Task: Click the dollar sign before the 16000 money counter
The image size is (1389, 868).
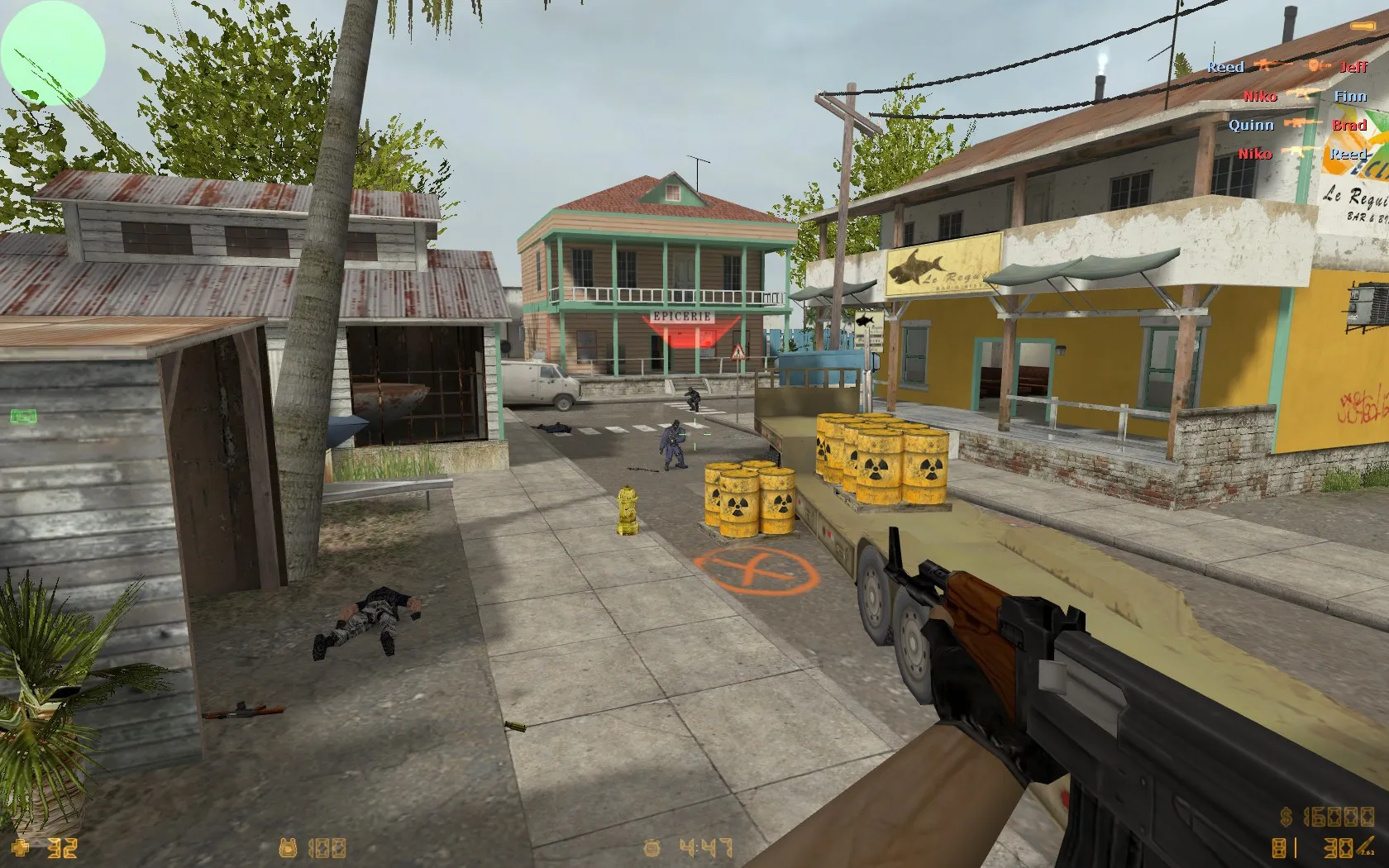Action: point(1286,817)
